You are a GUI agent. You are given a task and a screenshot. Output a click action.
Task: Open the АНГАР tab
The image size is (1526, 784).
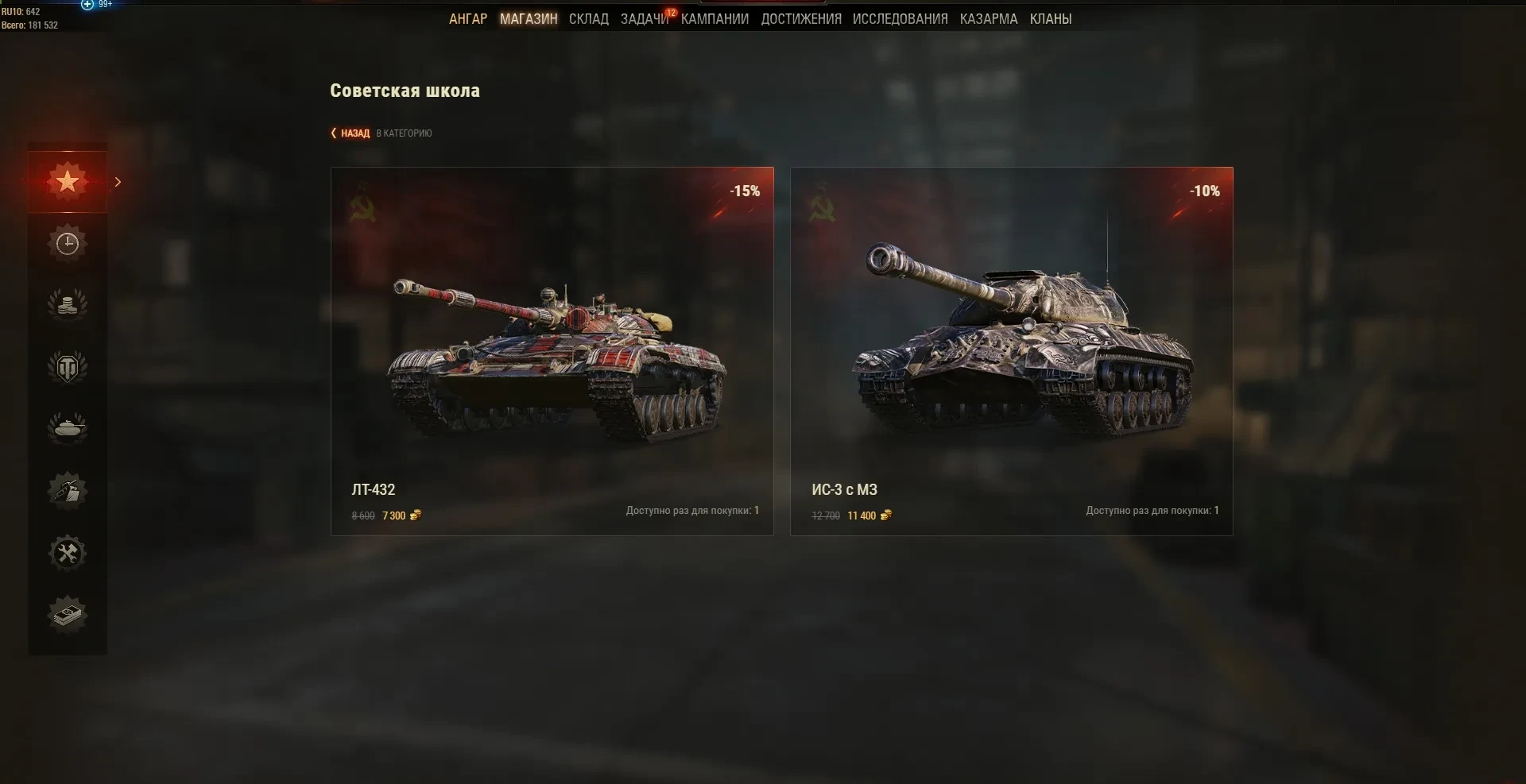468,19
